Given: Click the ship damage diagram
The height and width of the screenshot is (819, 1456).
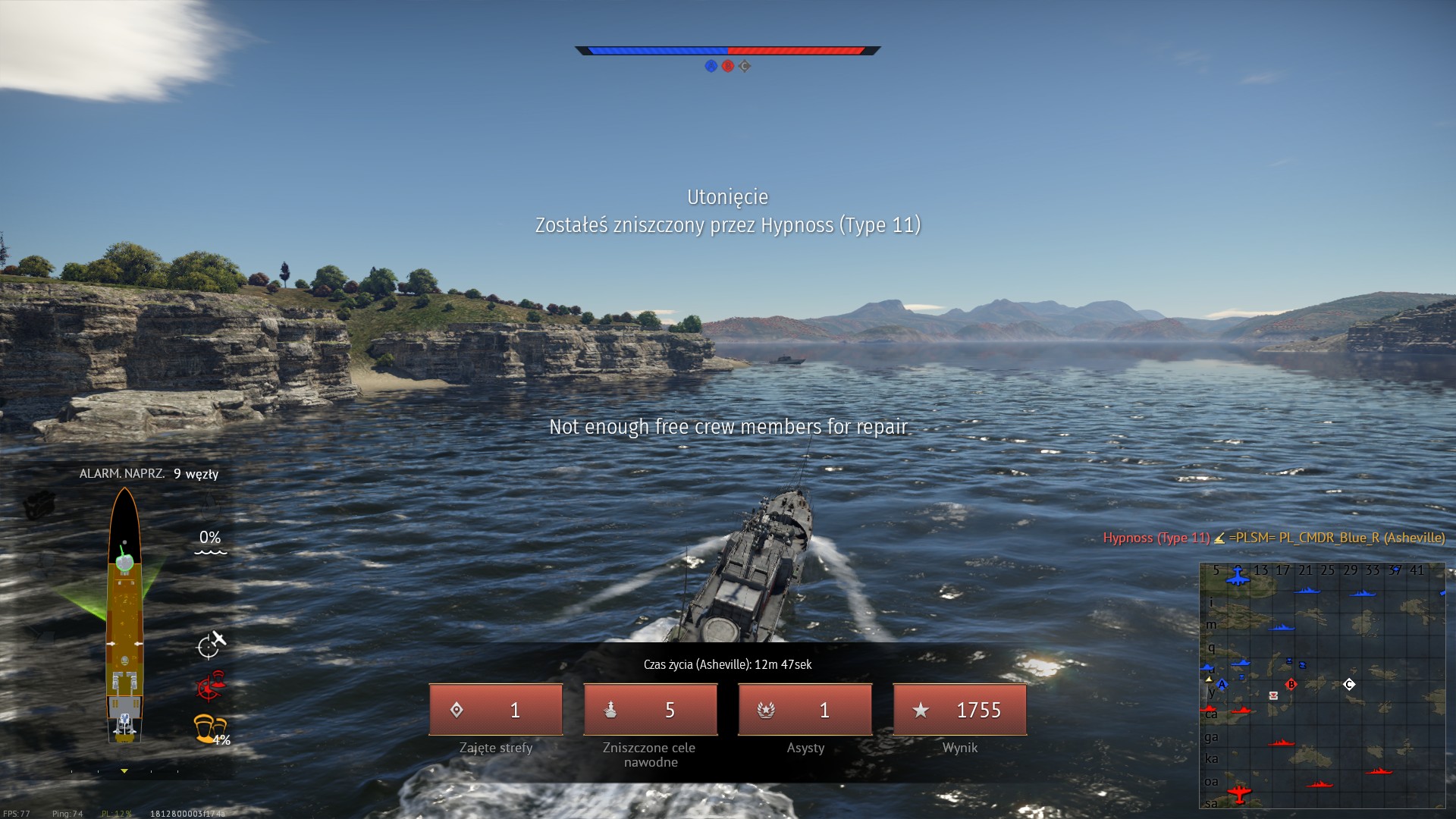Looking at the screenshot, I should pos(124,614).
